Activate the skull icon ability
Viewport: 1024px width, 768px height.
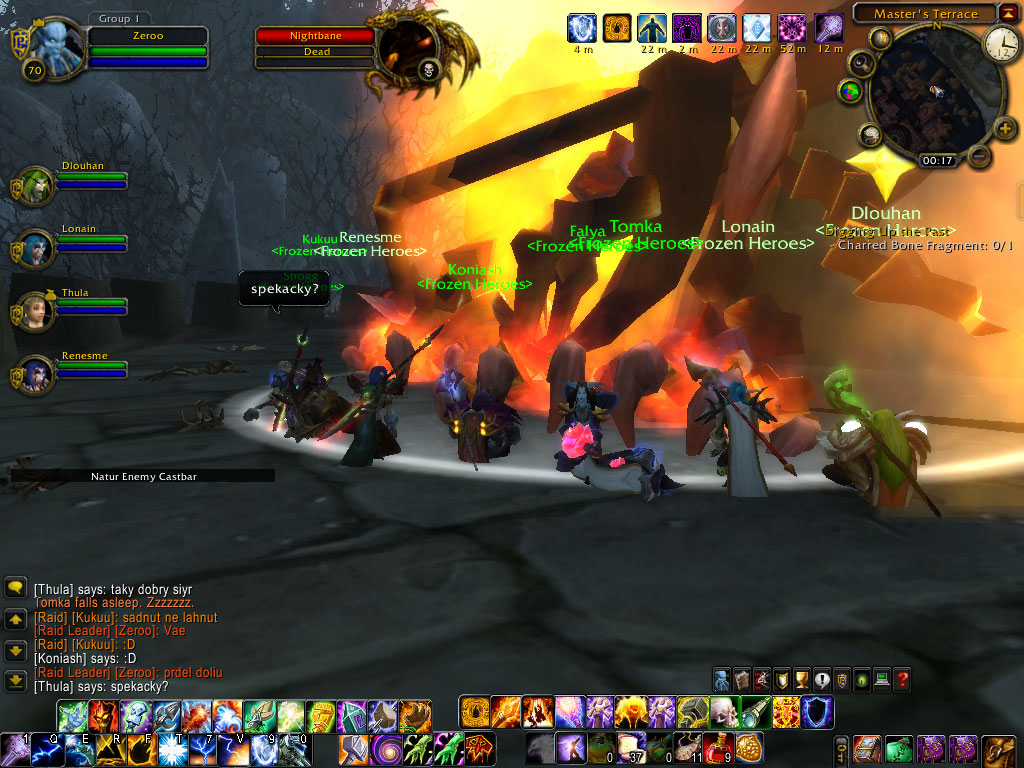tap(723, 712)
